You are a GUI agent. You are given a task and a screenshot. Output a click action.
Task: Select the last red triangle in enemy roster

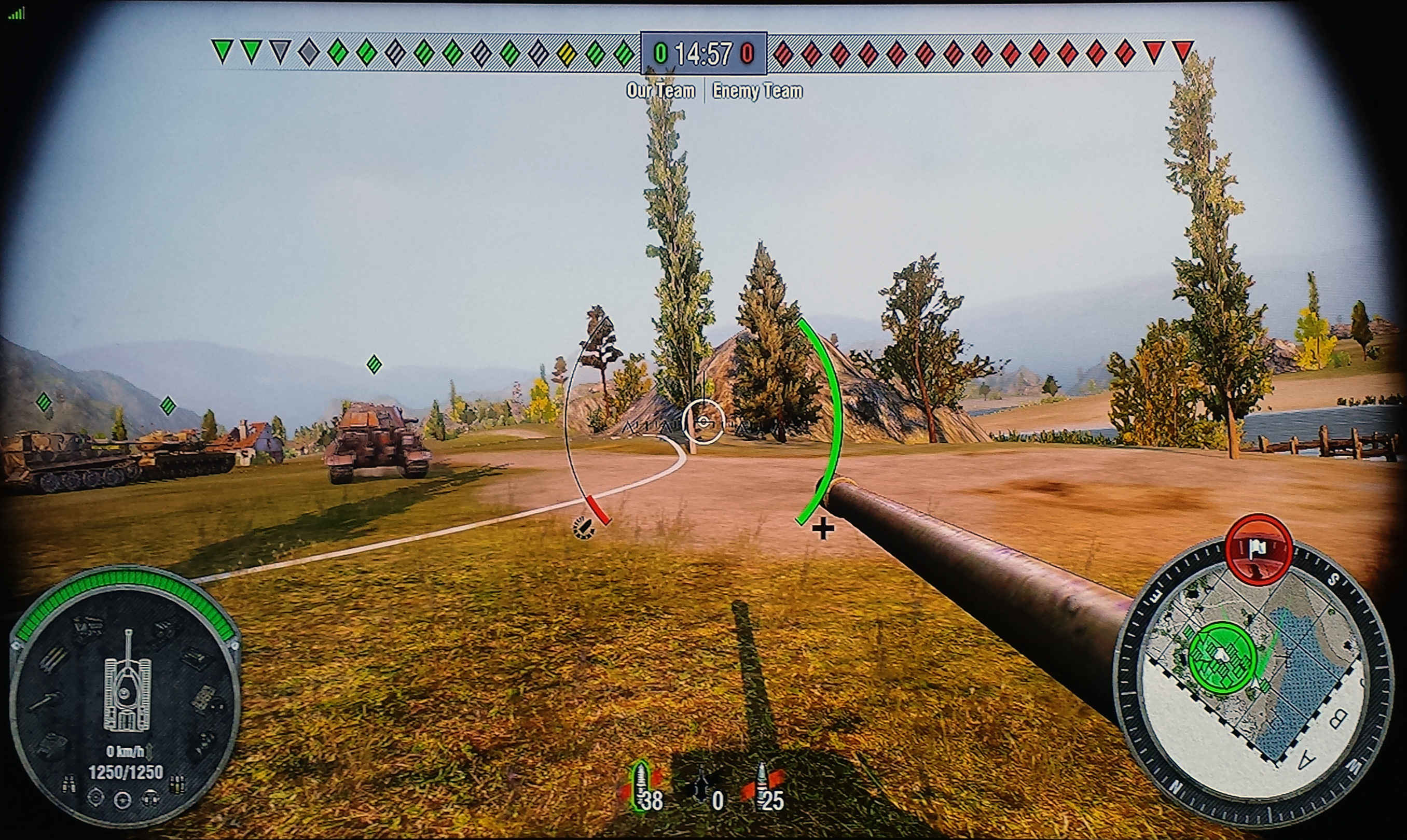tap(1182, 51)
